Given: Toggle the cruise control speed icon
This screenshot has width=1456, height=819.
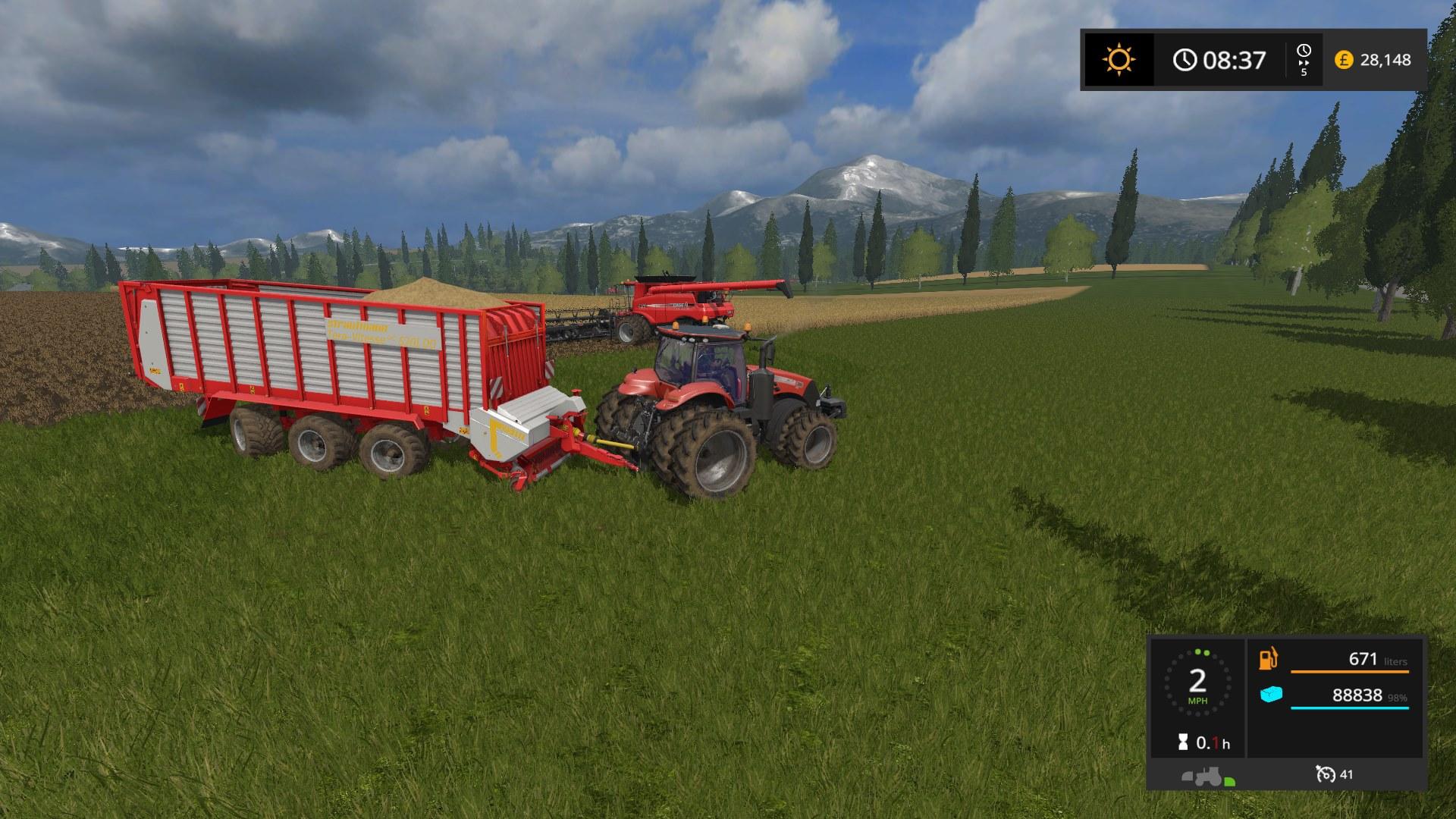Looking at the screenshot, I should (1326, 774).
